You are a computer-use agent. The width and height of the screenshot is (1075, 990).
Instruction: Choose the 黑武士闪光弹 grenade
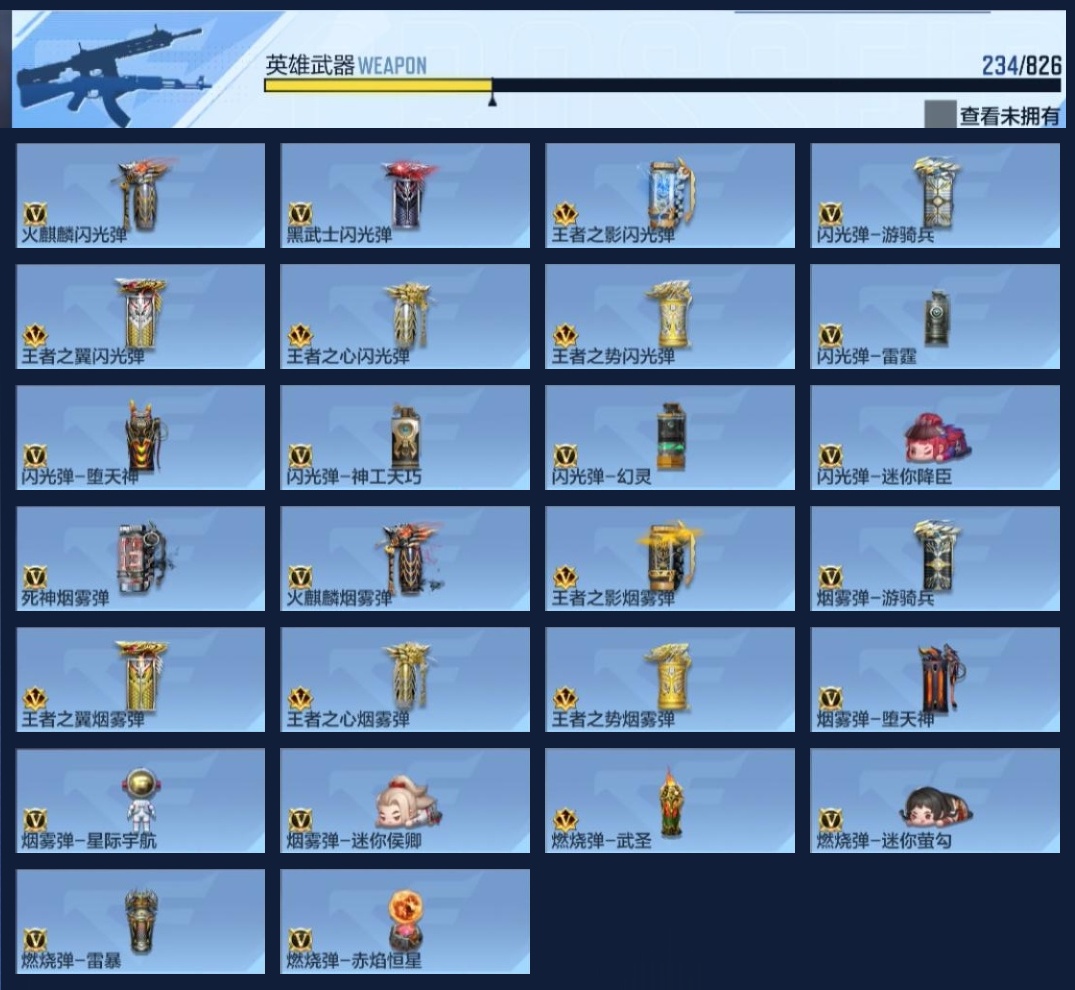click(x=405, y=196)
